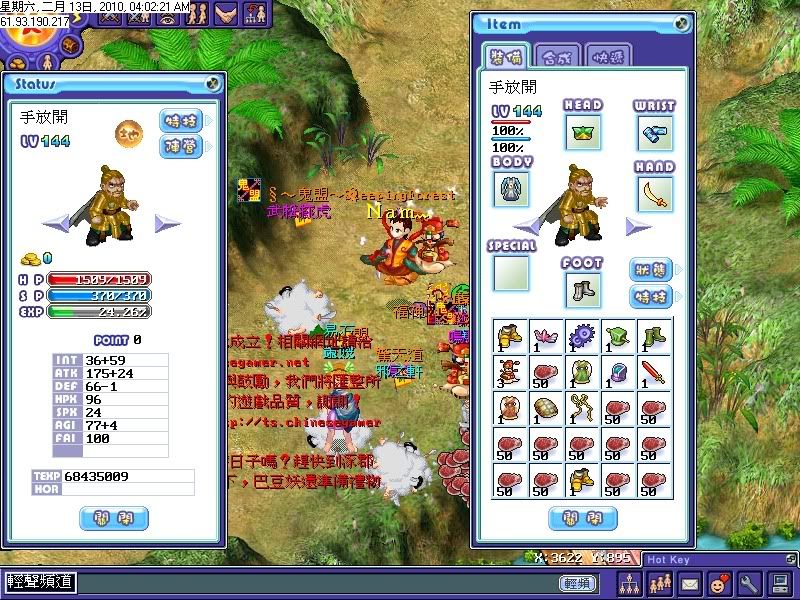Select the HAND weapon slot with curved sword

pyautogui.click(x=654, y=193)
